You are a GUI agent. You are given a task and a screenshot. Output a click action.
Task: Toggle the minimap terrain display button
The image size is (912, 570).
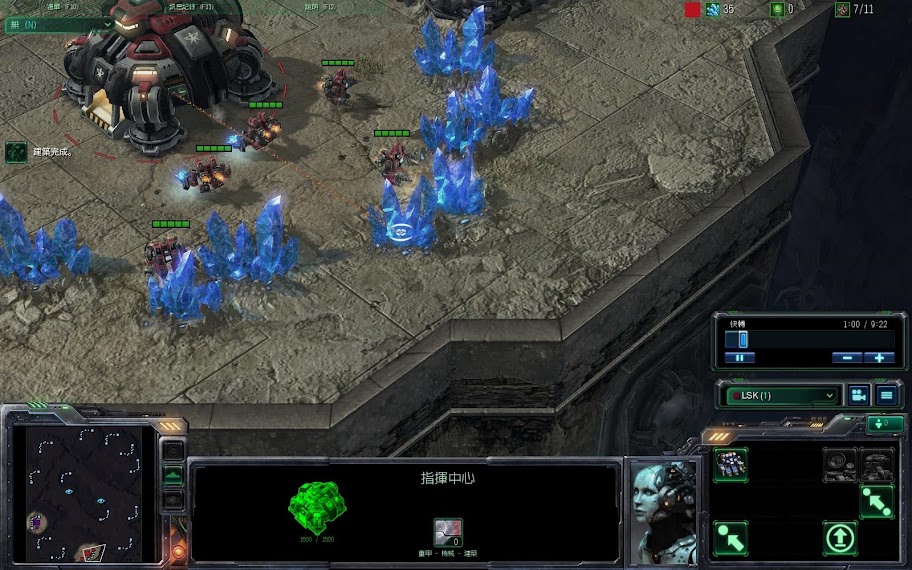point(173,476)
